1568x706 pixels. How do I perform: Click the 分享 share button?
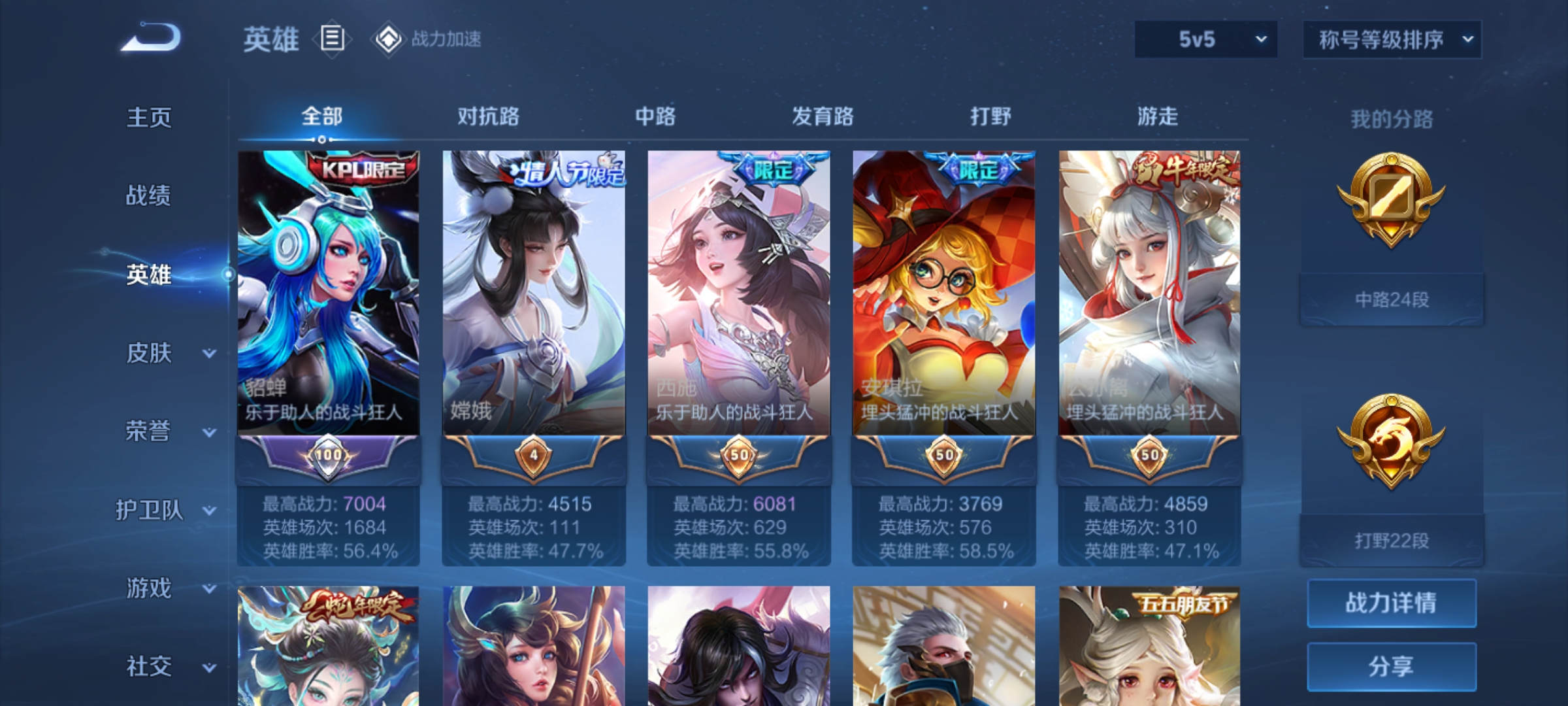(x=1392, y=667)
